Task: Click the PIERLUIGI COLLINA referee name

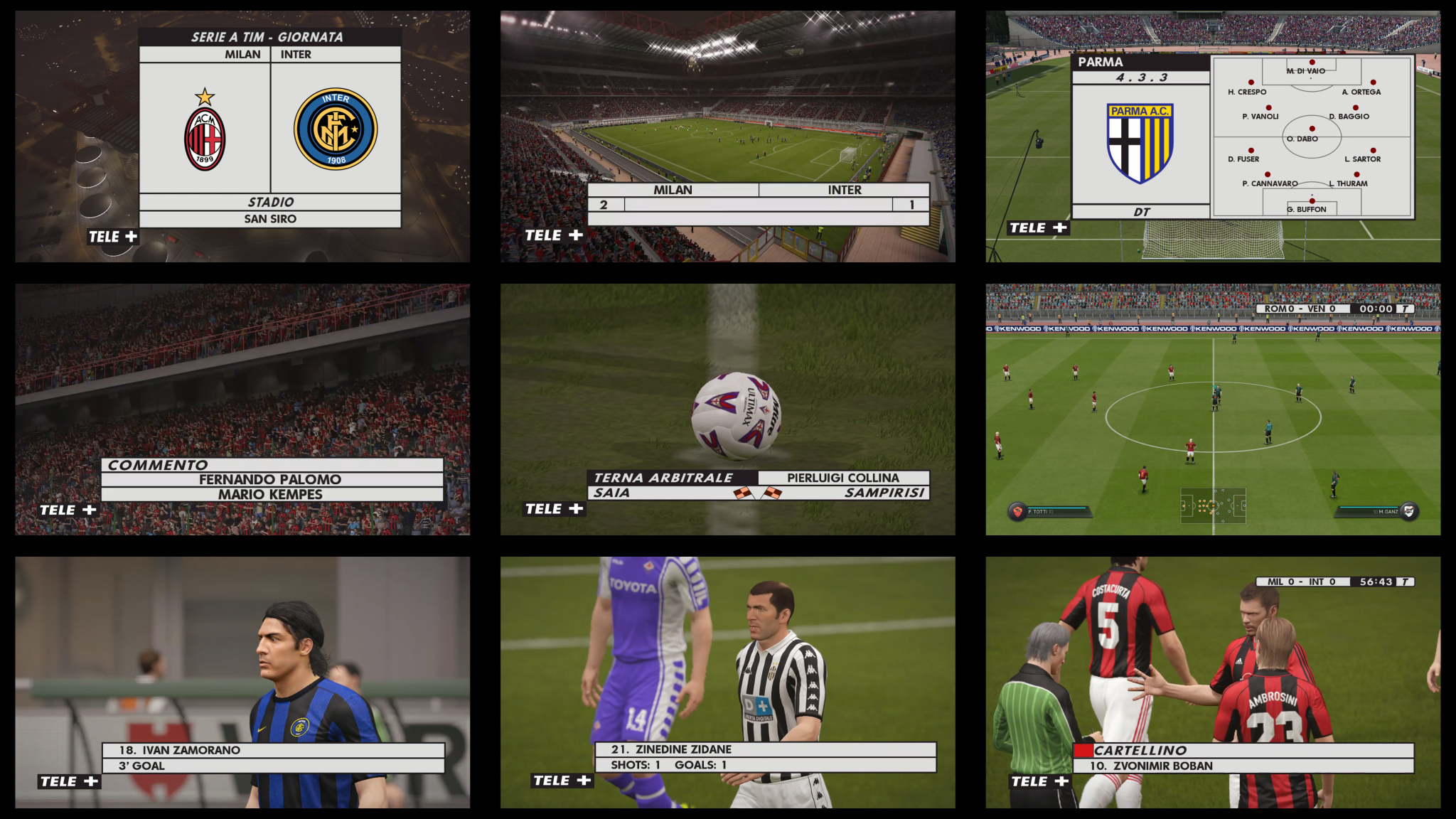Action: tap(842, 478)
